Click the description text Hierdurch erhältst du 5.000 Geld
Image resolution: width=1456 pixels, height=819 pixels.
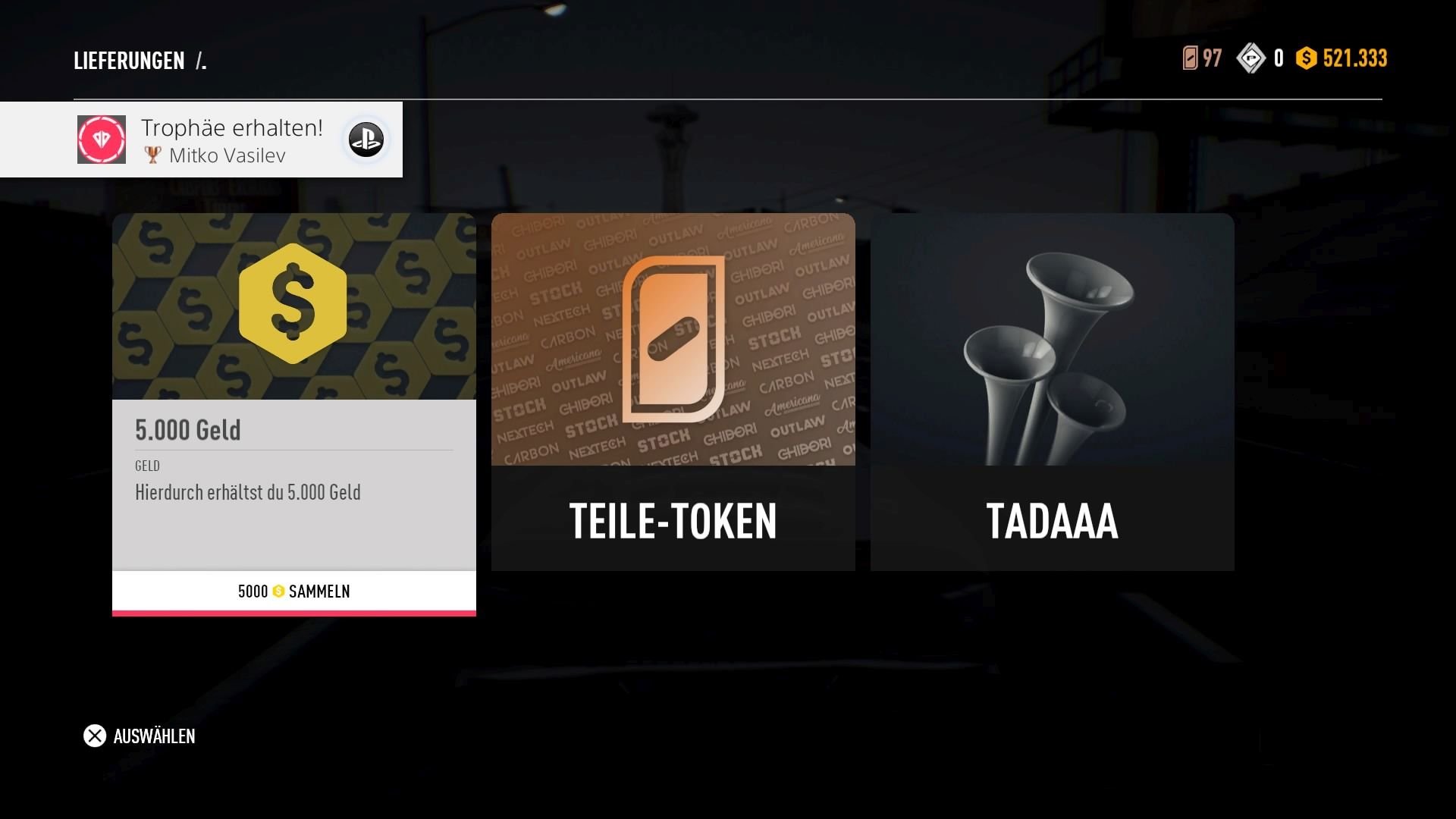(x=247, y=492)
